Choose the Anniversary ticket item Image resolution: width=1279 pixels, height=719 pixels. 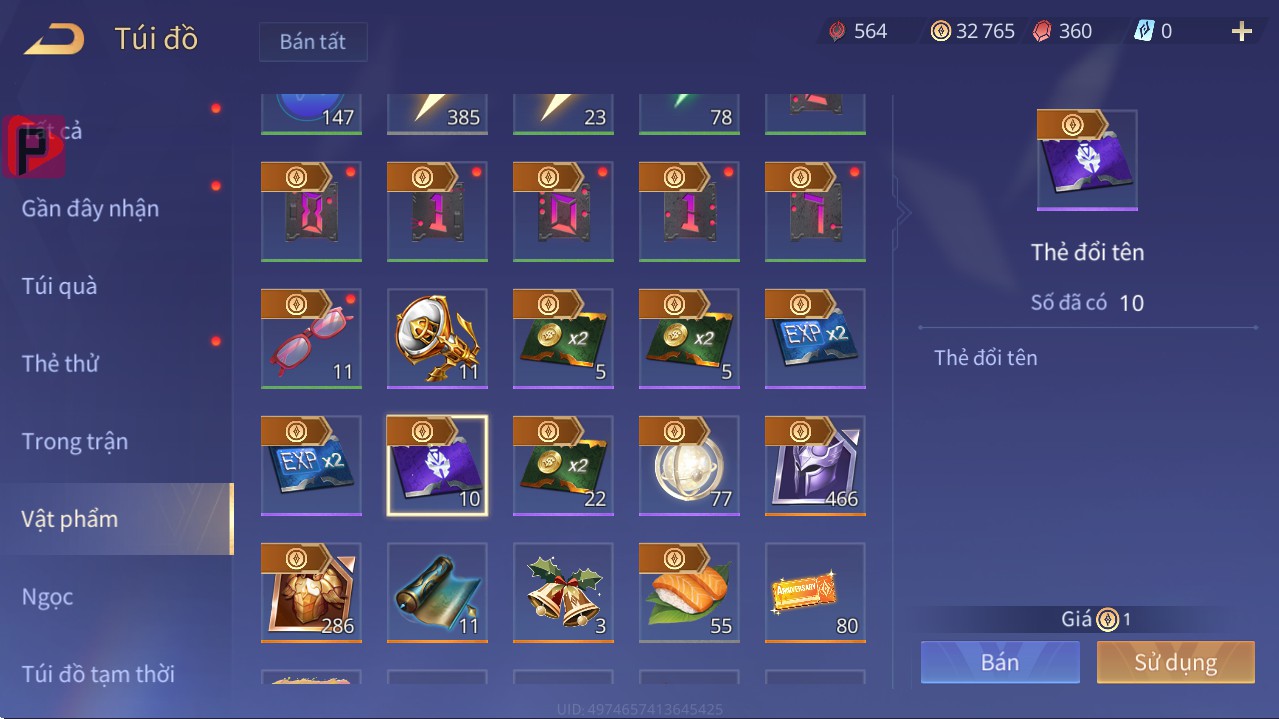pos(815,592)
